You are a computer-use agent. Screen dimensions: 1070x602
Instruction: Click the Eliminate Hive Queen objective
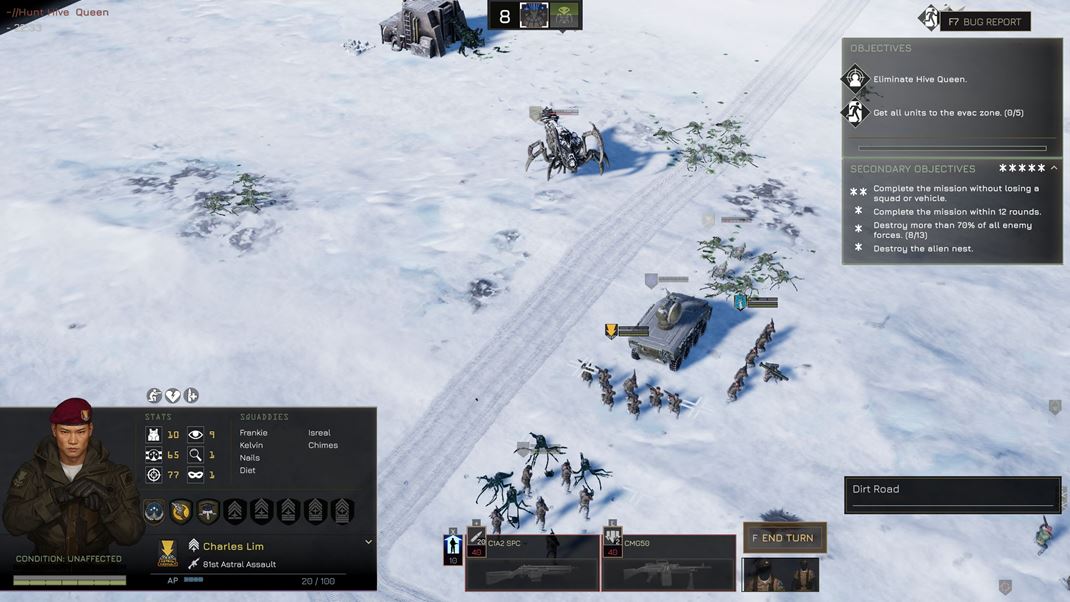920,79
